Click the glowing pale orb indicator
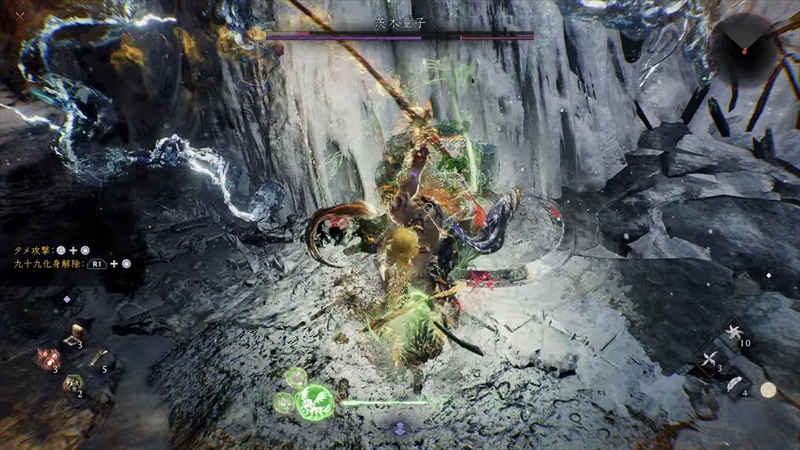This screenshot has height=450, width=800. click(x=768, y=390)
